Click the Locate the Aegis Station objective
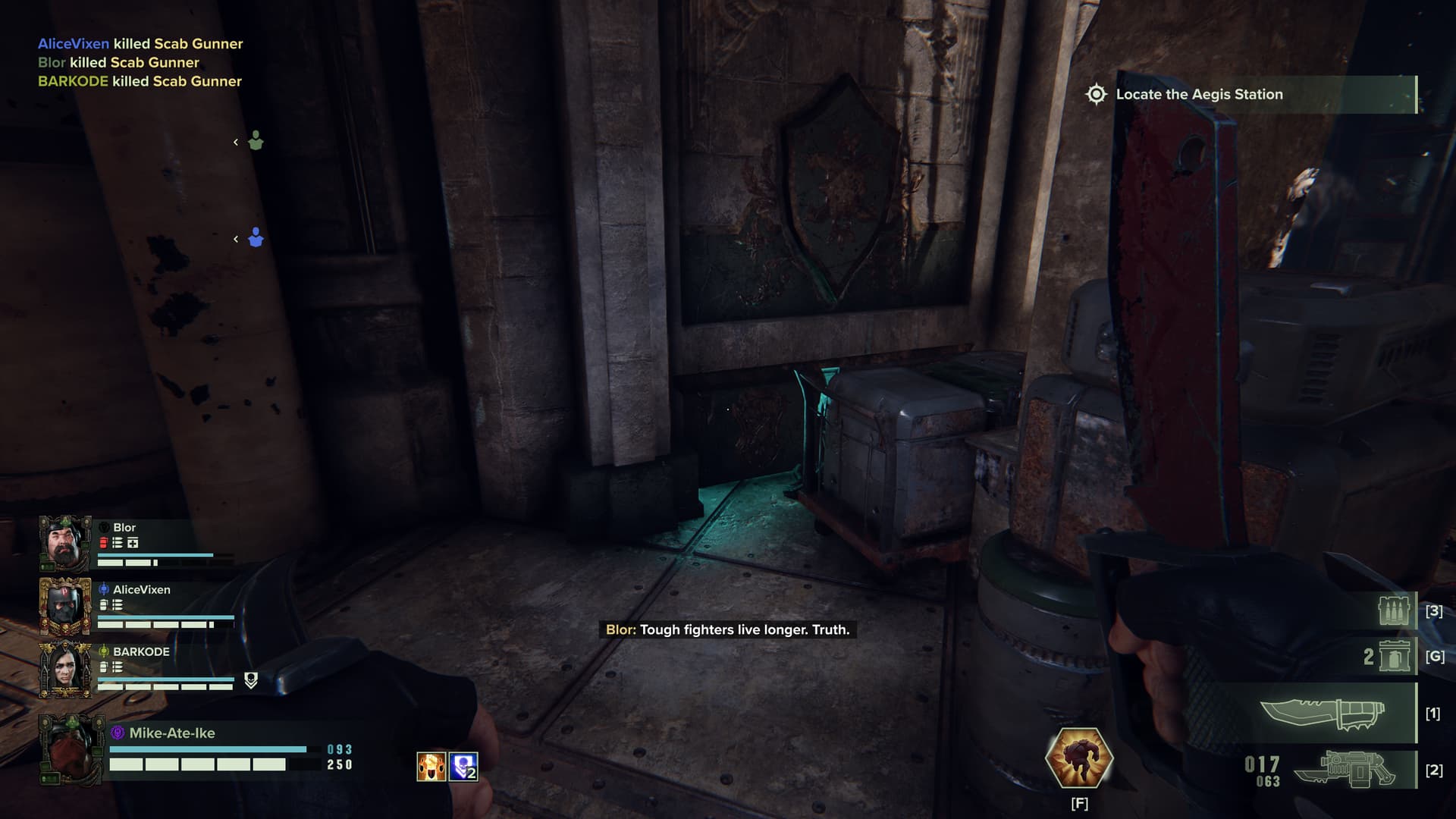 tap(1199, 95)
